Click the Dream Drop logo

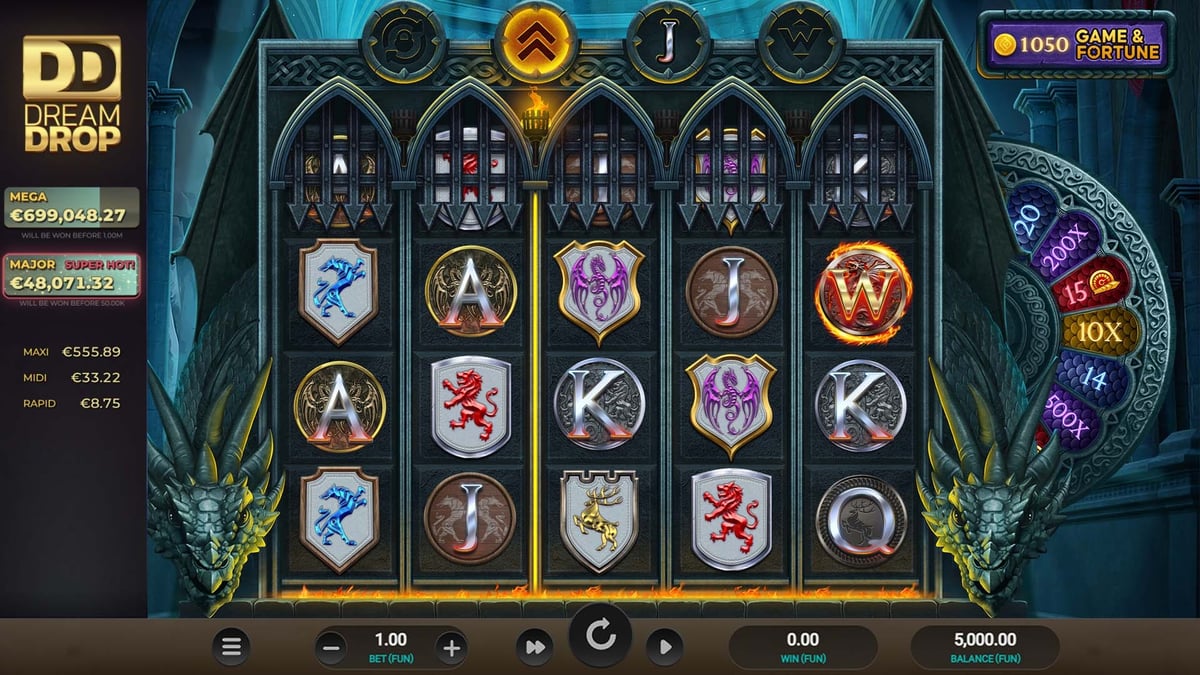coord(72,94)
